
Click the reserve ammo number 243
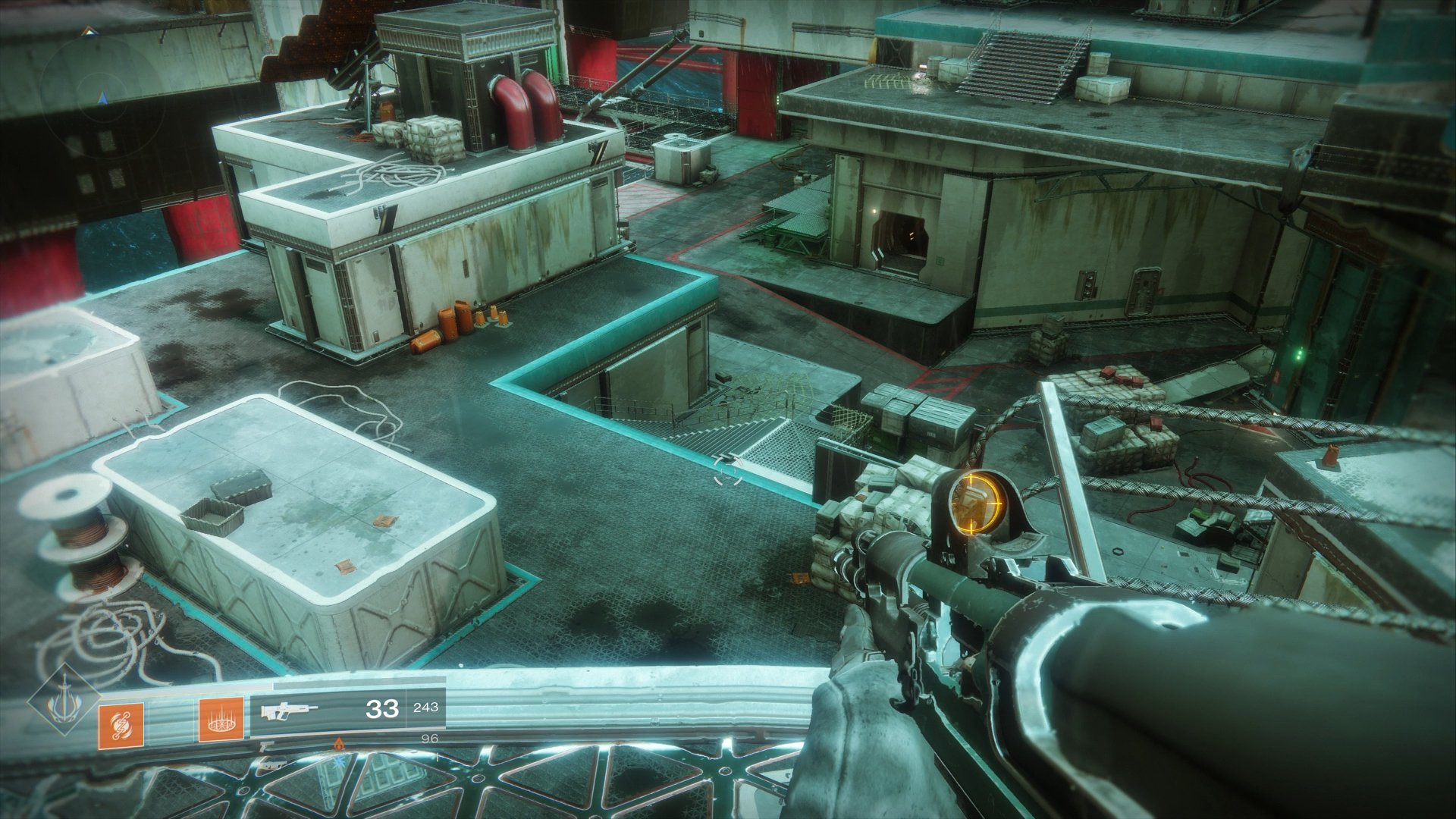426,710
